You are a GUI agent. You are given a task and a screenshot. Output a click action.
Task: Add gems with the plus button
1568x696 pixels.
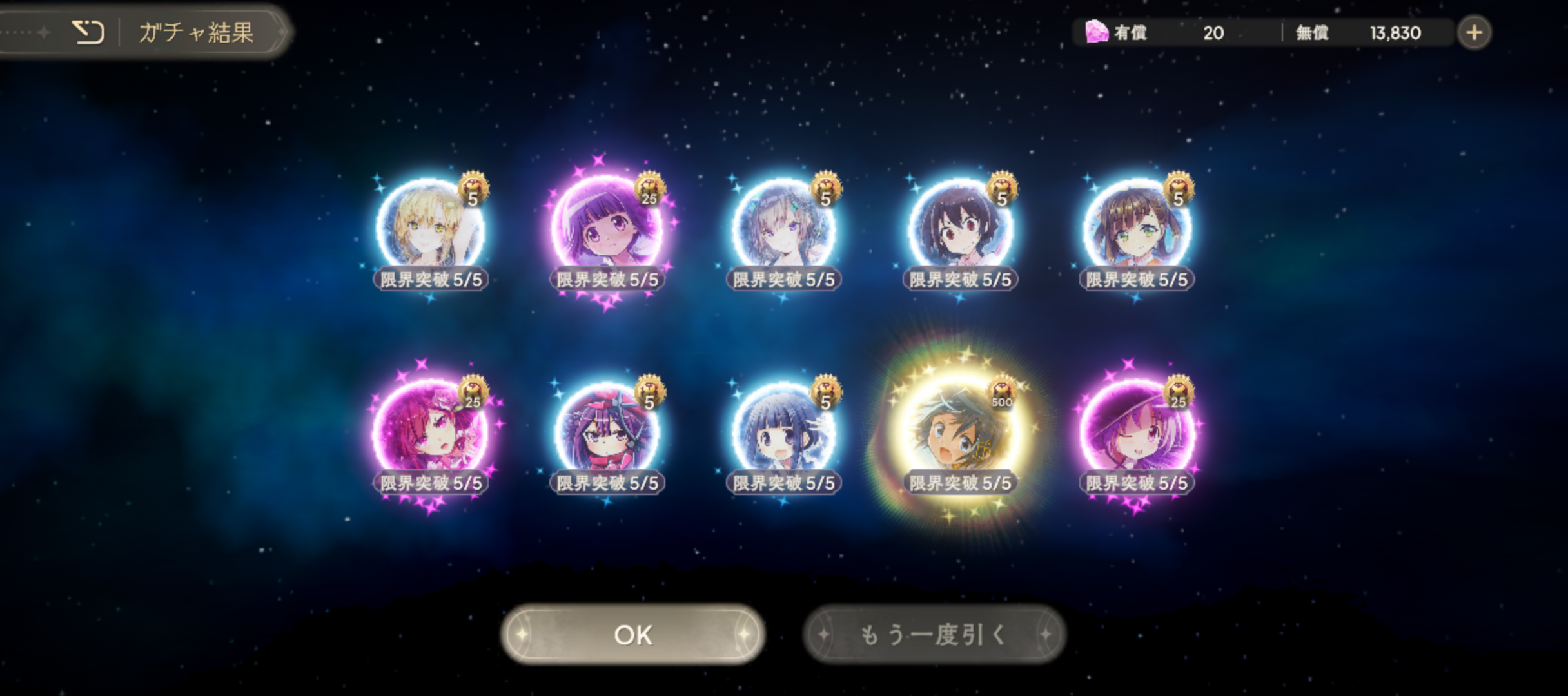1474,32
